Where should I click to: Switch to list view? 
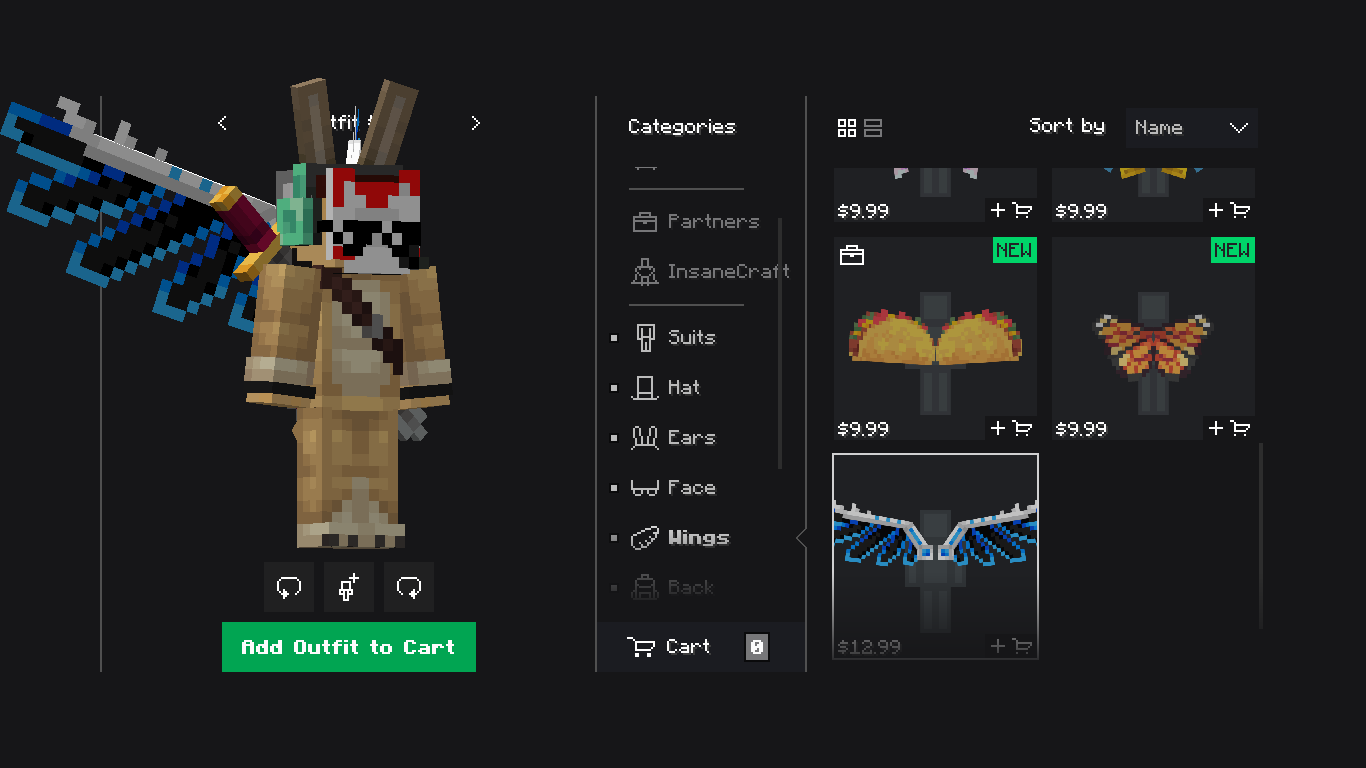click(x=872, y=128)
